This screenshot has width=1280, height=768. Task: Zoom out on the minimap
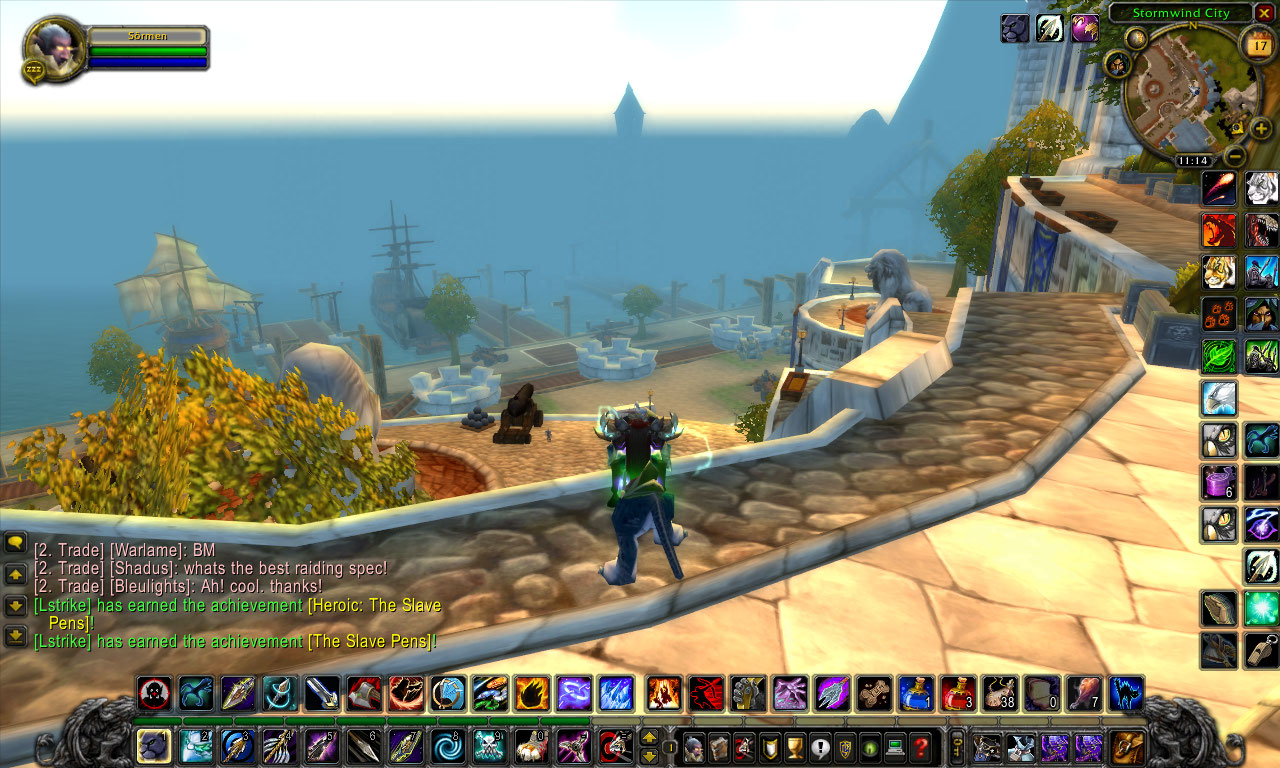(1236, 156)
